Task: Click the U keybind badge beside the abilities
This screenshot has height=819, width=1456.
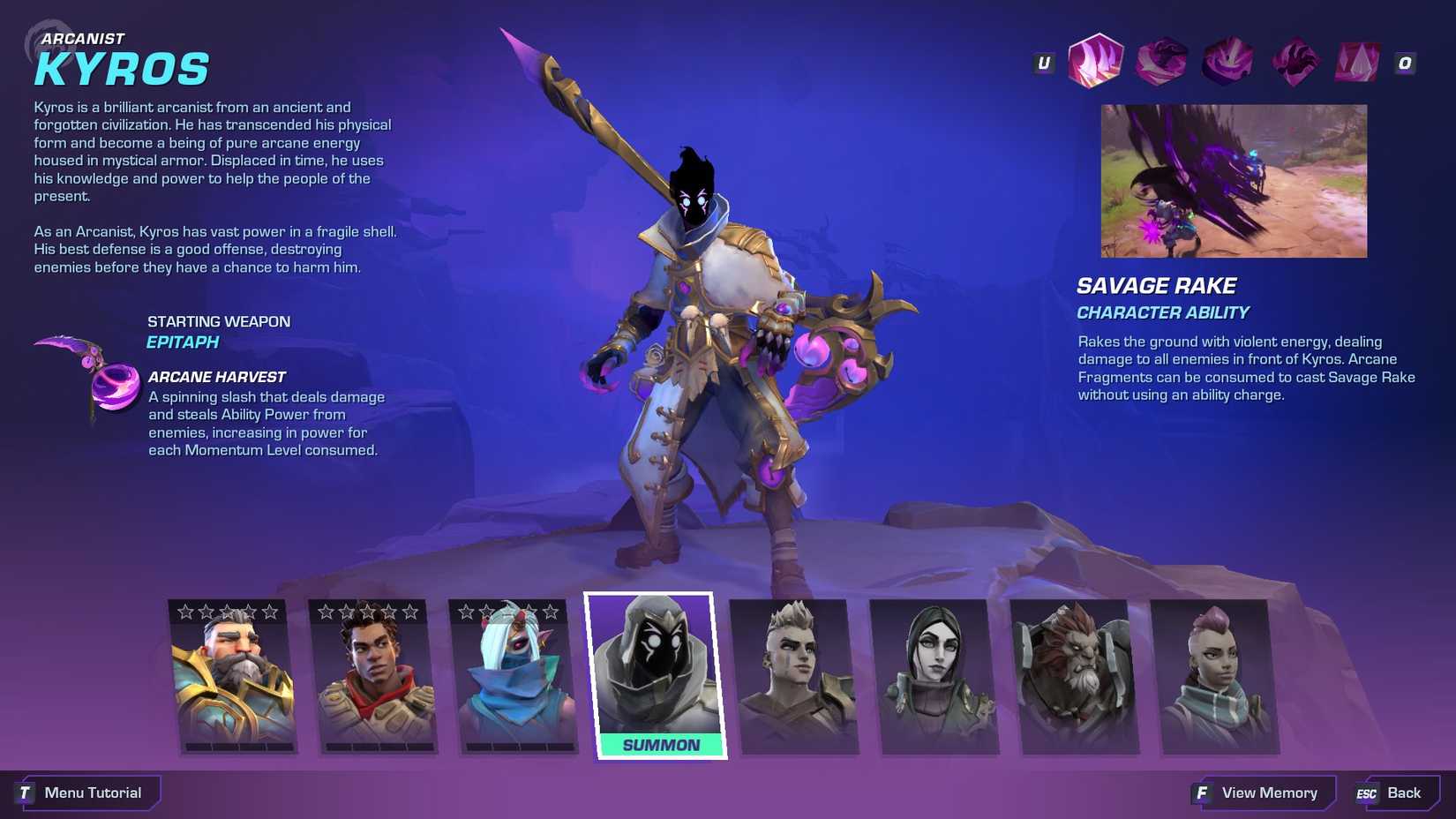Action: pos(1042,62)
